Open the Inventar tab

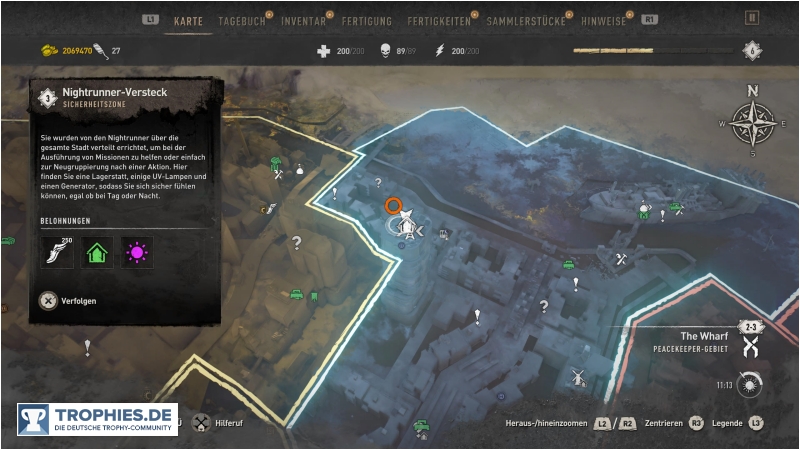pyautogui.click(x=303, y=20)
